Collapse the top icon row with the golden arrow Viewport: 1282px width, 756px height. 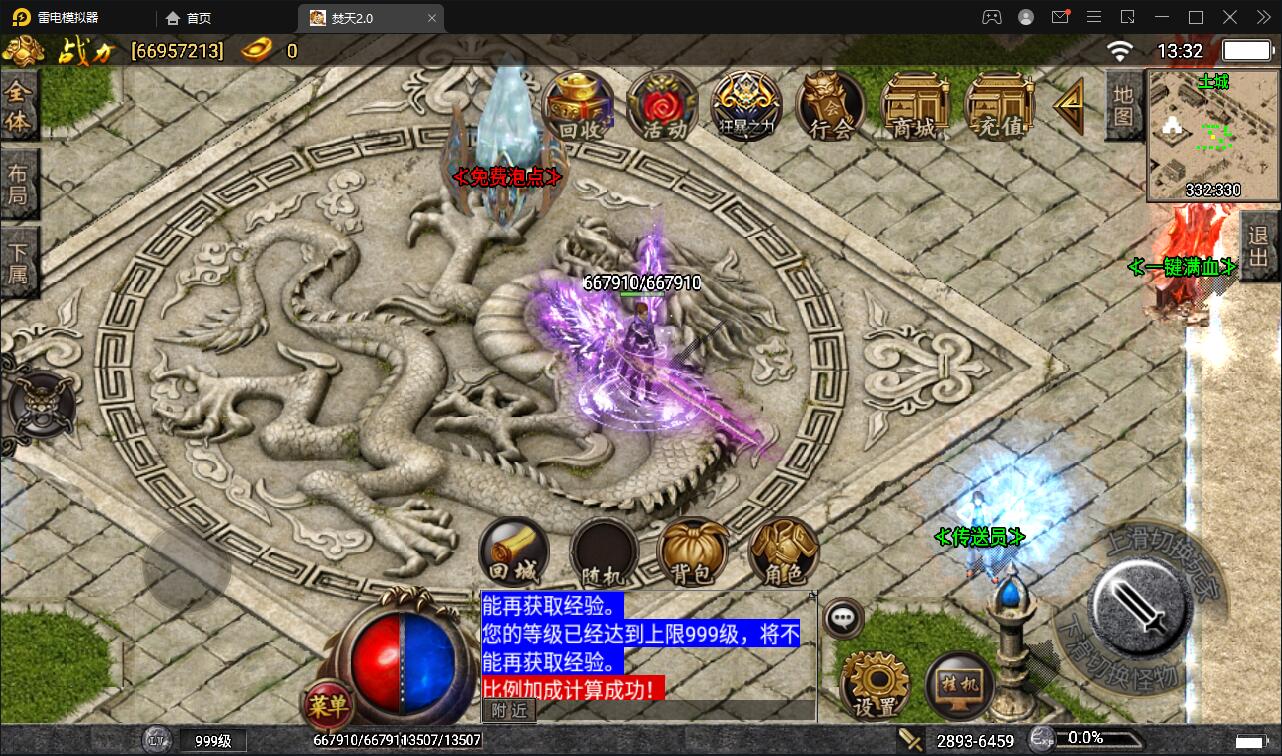[1067, 104]
